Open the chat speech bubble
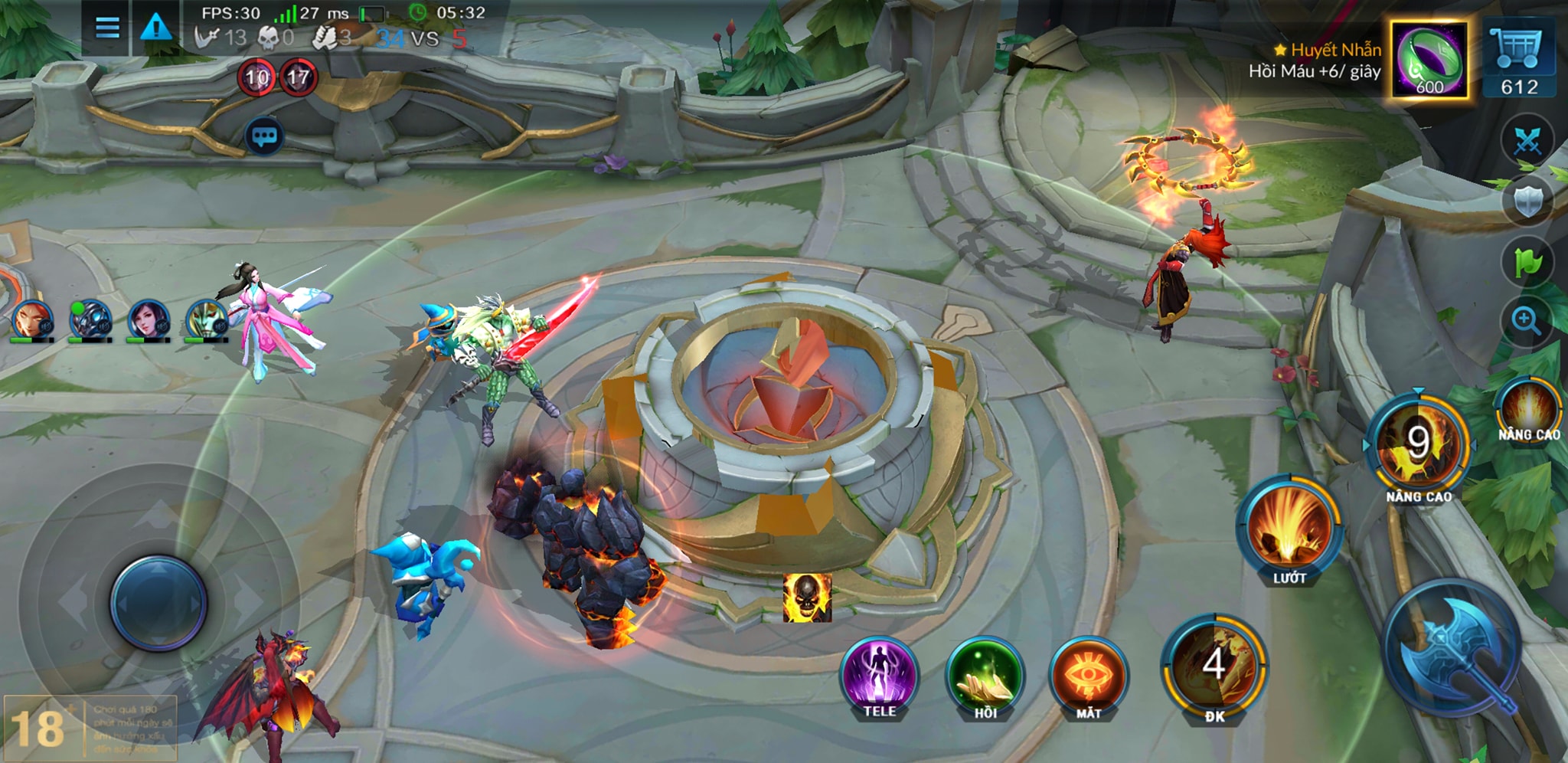 point(264,137)
